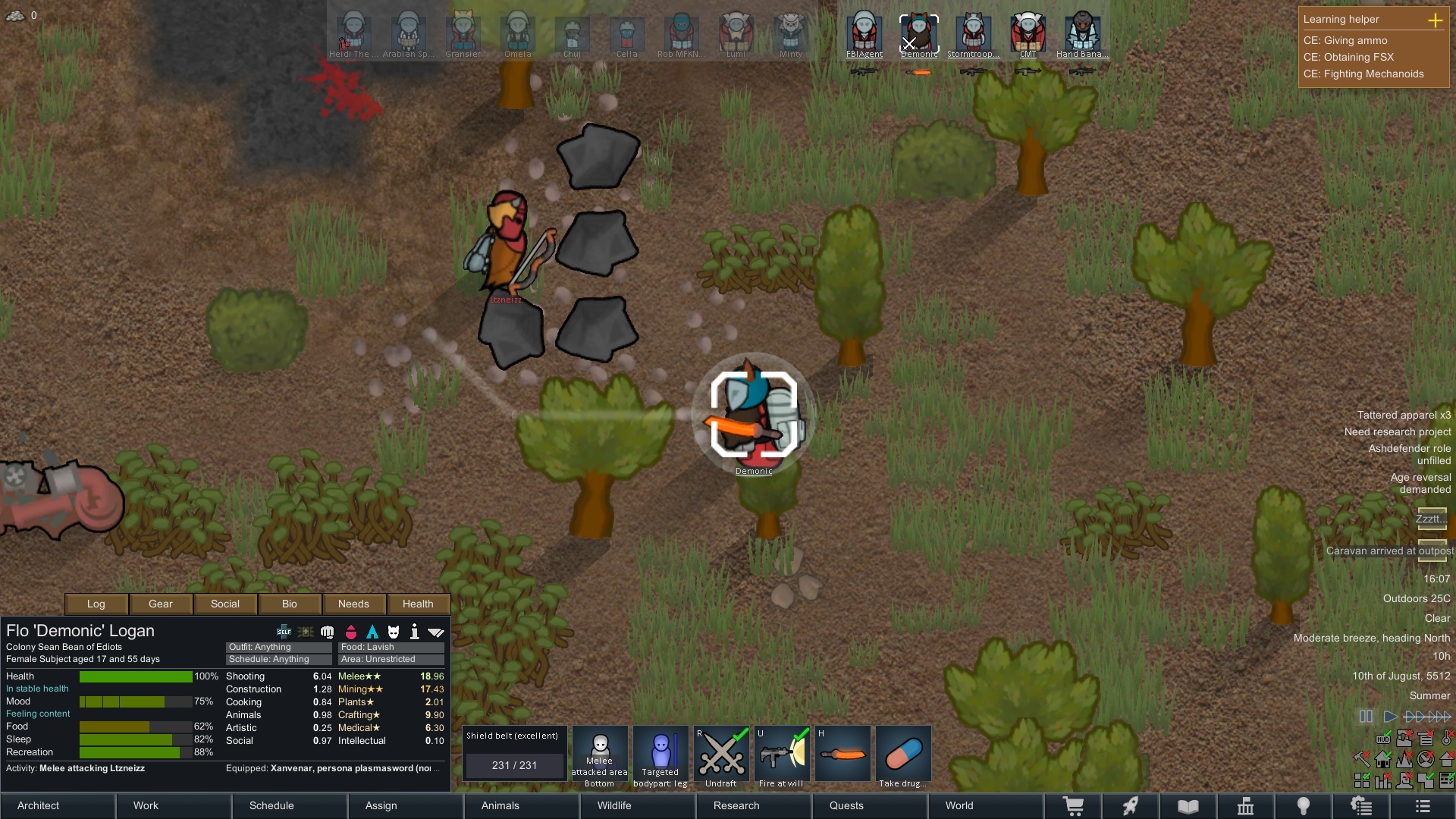The height and width of the screenshot is (819, 1456).
Task: Click the Targeted bodypart: leg command
Action: (x=660, y=755)
